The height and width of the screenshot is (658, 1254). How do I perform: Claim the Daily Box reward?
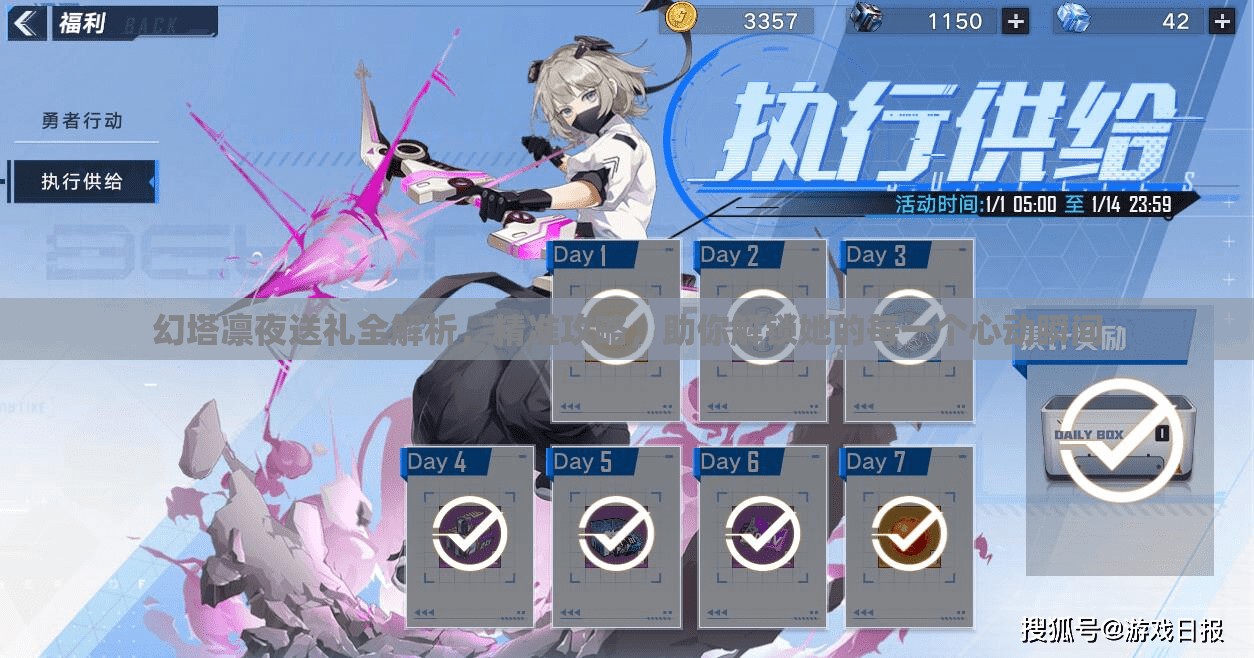(1120, 440)
